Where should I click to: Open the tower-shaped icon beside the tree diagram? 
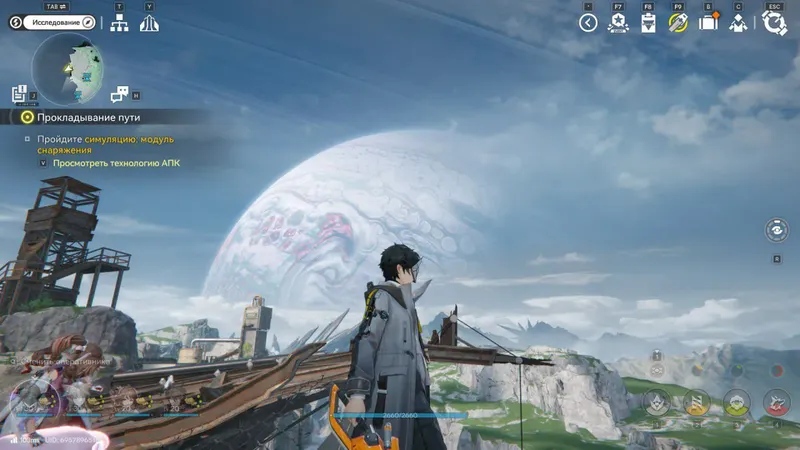[150, 22]
